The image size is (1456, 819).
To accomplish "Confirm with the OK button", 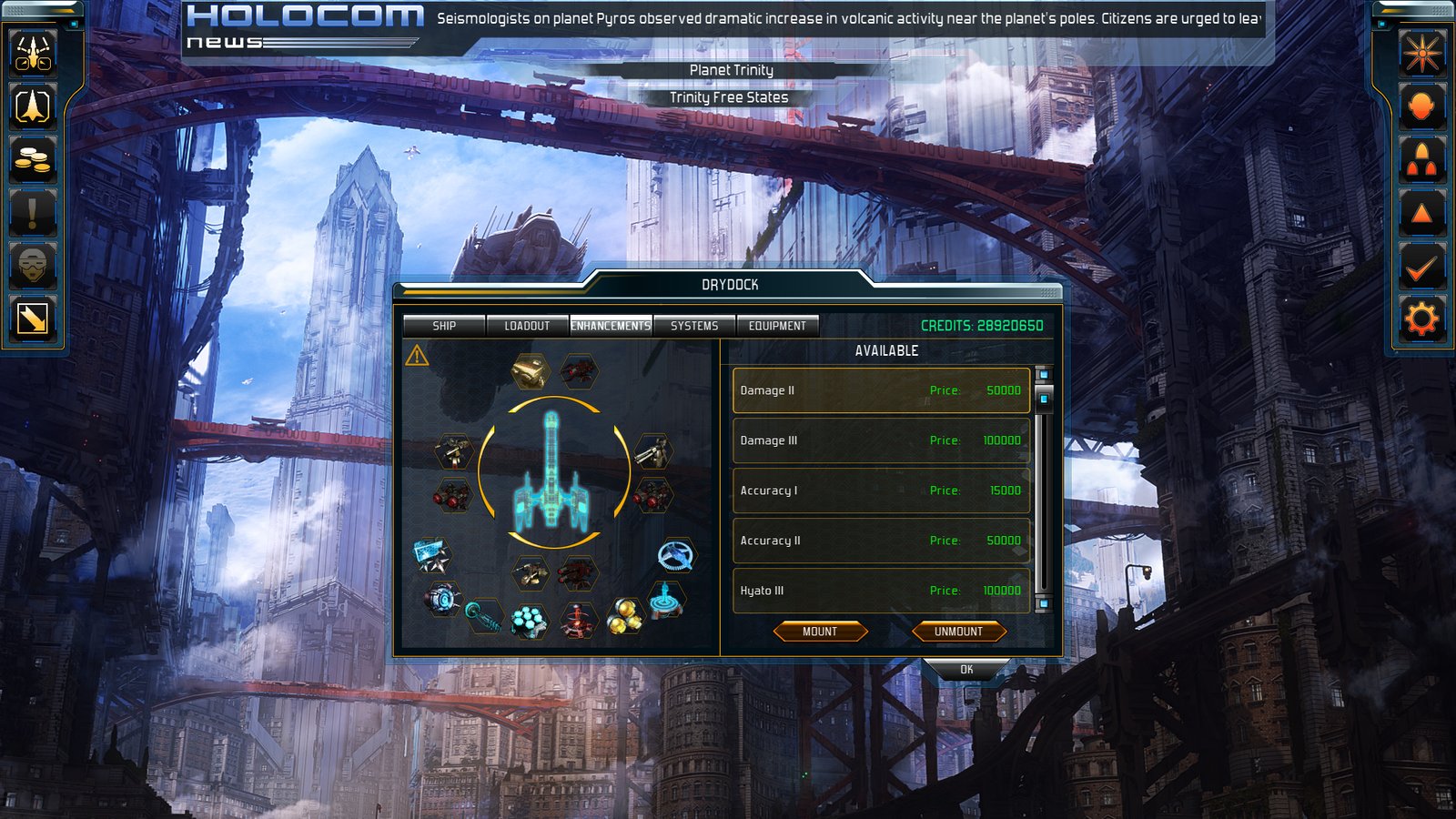I will pos(966,670).
